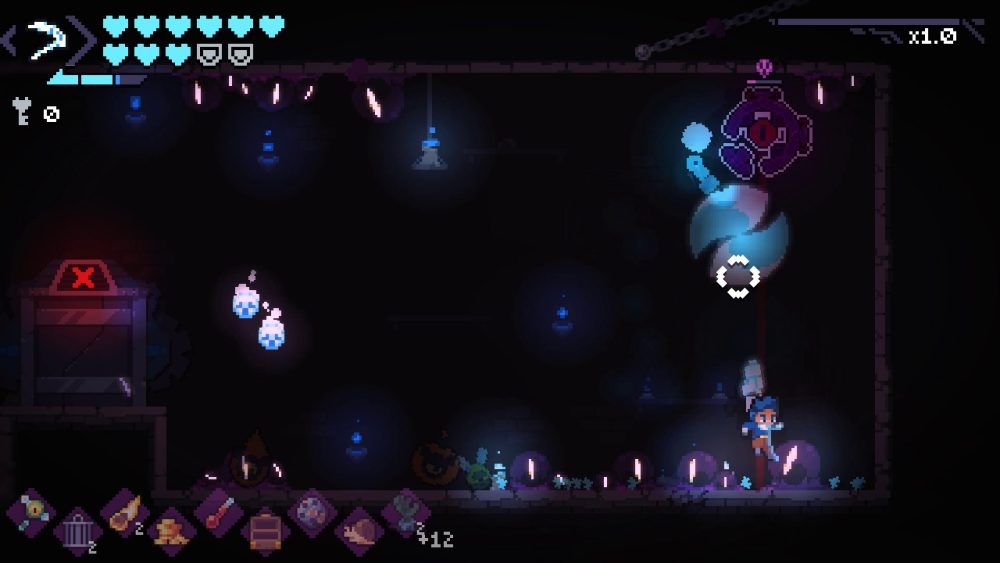Image resolution: width=1000 pixels, height=563 pixels.
Task: Select the golden teddy bear item
Action: click(171, 529)
